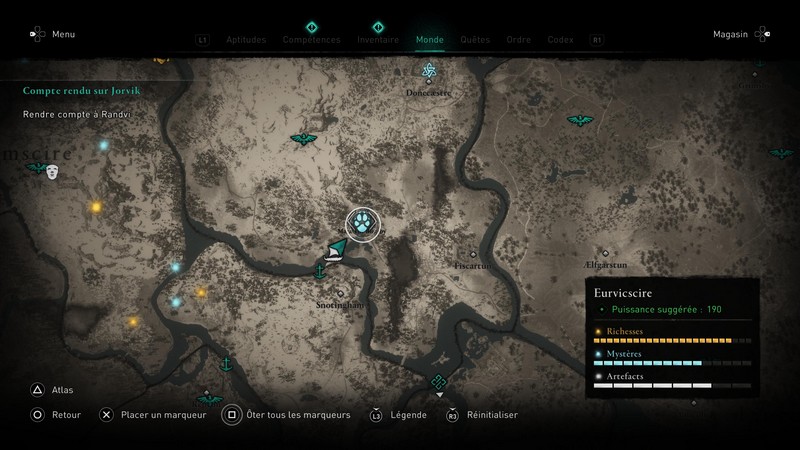The height and width of the screenshot is (450, 800).
Task: Click the player arrow marker on map
Action: 336,248
